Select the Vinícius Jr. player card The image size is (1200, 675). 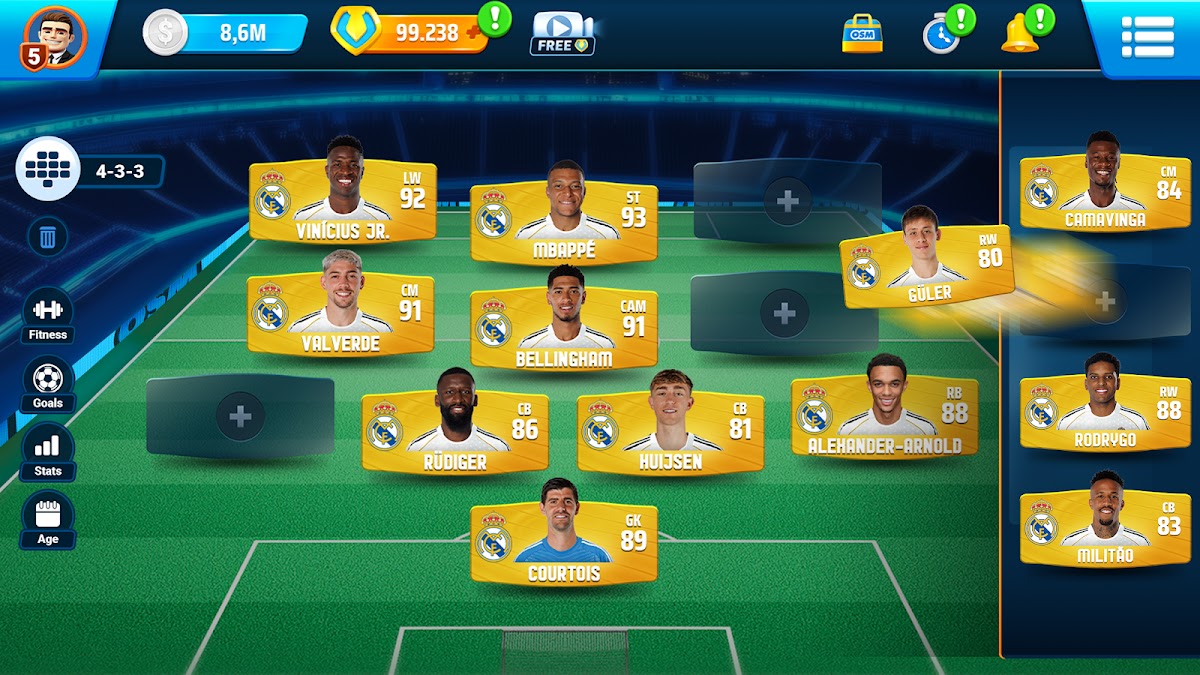(343, 202)
